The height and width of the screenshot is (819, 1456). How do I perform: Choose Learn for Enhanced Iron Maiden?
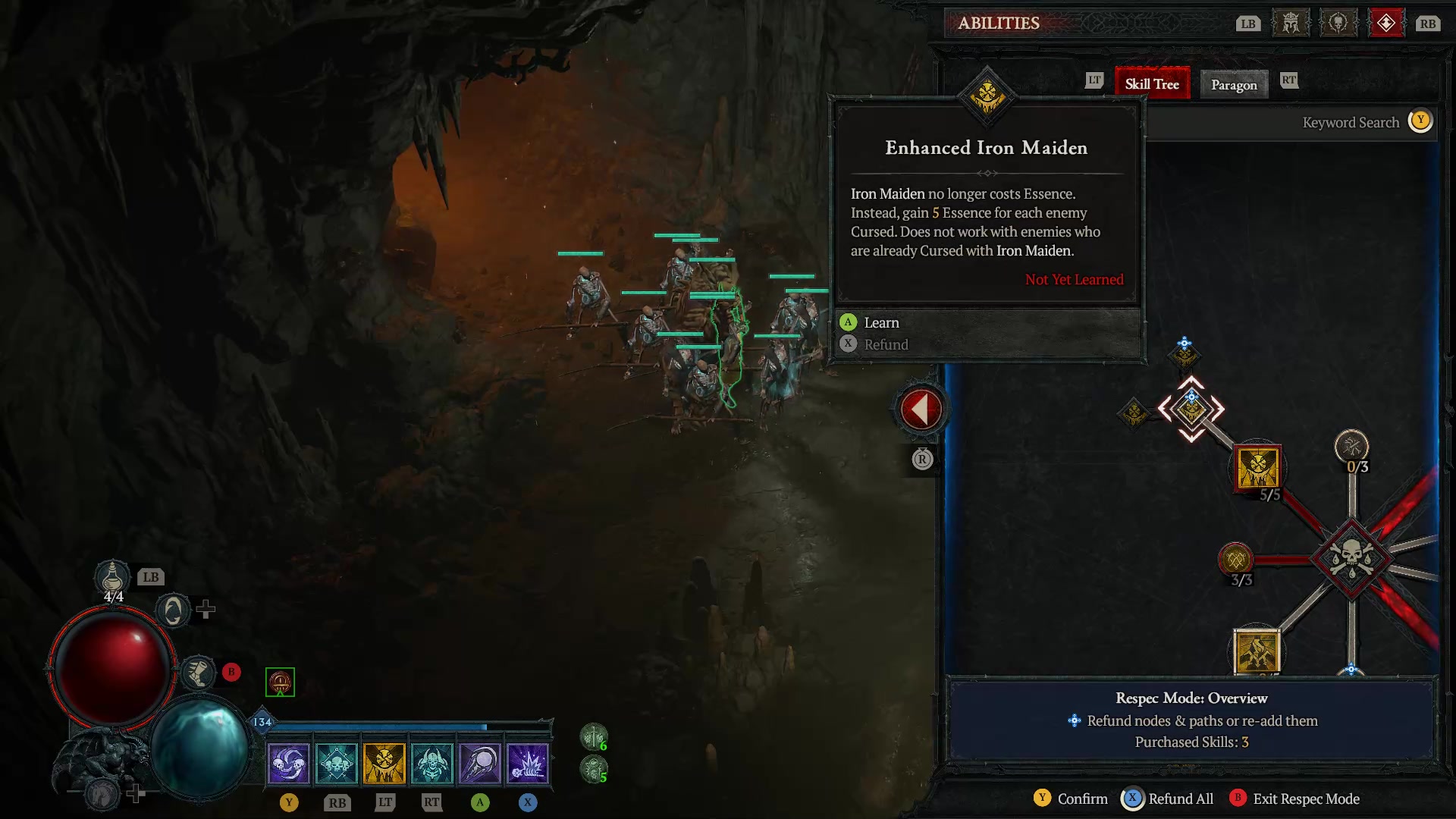pyautogui.click(x=882, y=322)
